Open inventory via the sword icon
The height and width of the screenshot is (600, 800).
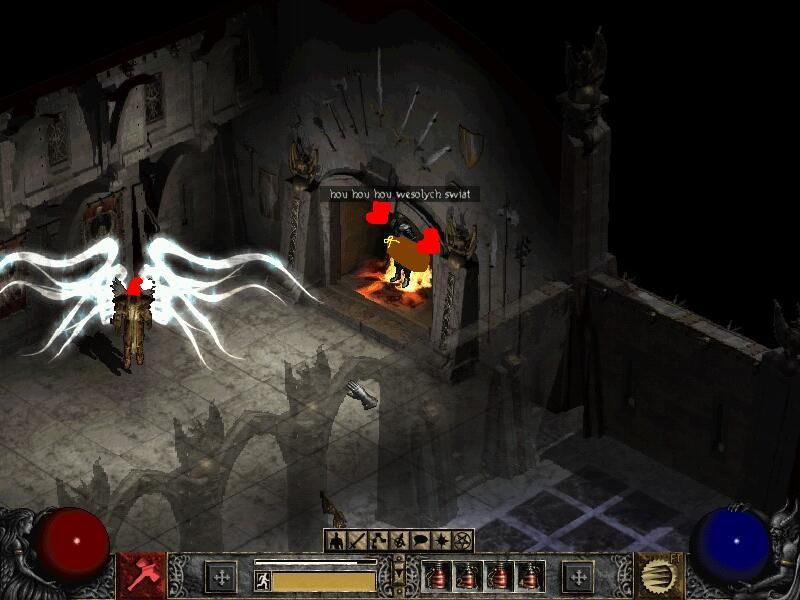click(x=356, y=541)
